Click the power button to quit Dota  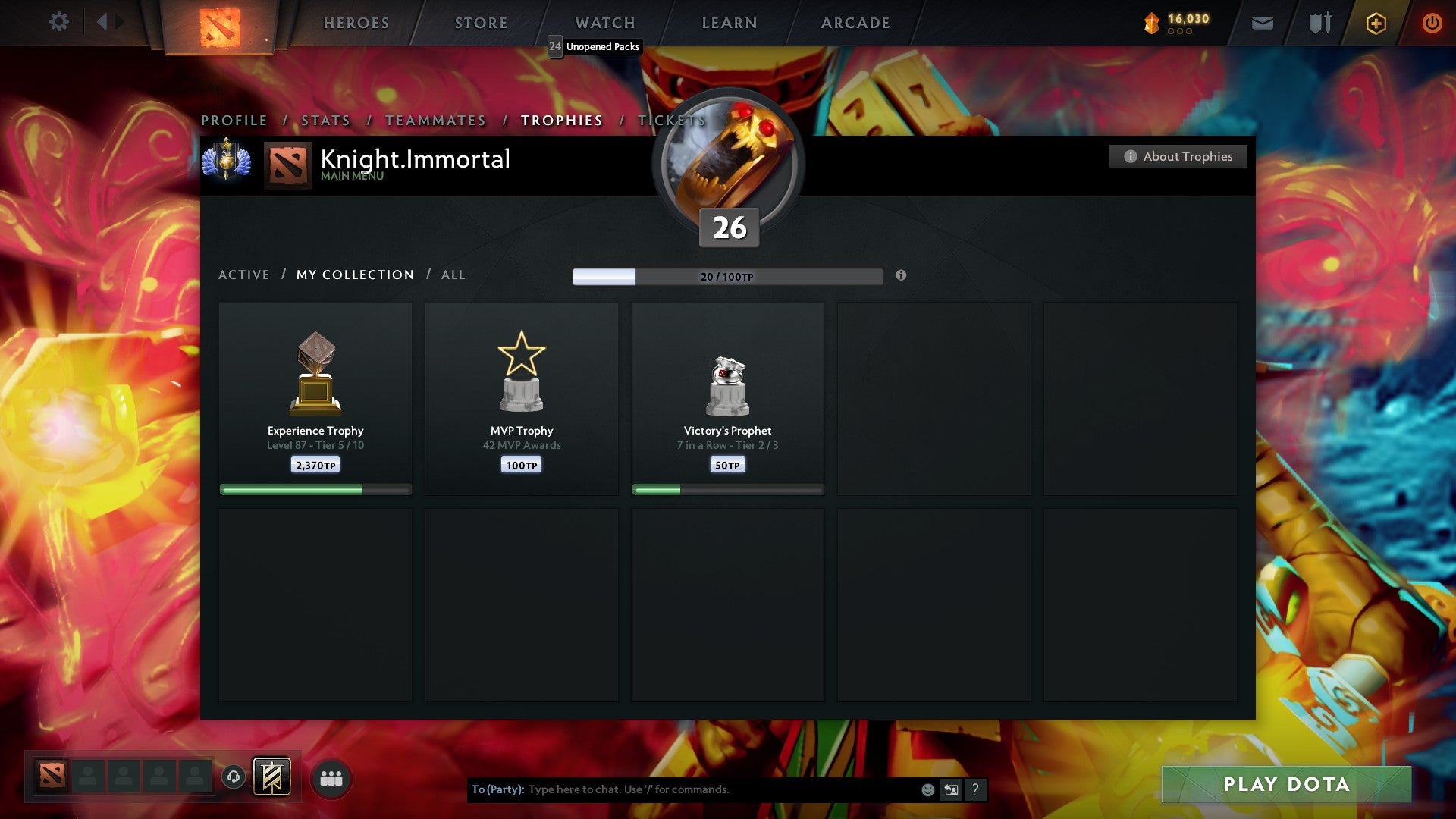tap(1433, 23)
